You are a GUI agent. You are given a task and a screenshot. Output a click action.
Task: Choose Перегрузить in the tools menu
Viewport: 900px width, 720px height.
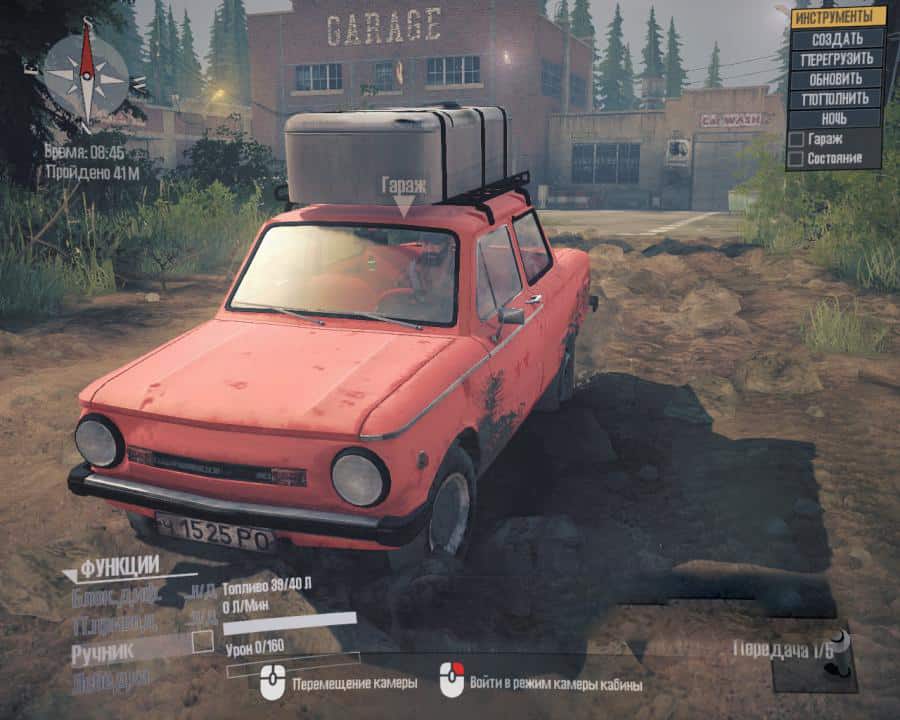click(x=837, y=58)
